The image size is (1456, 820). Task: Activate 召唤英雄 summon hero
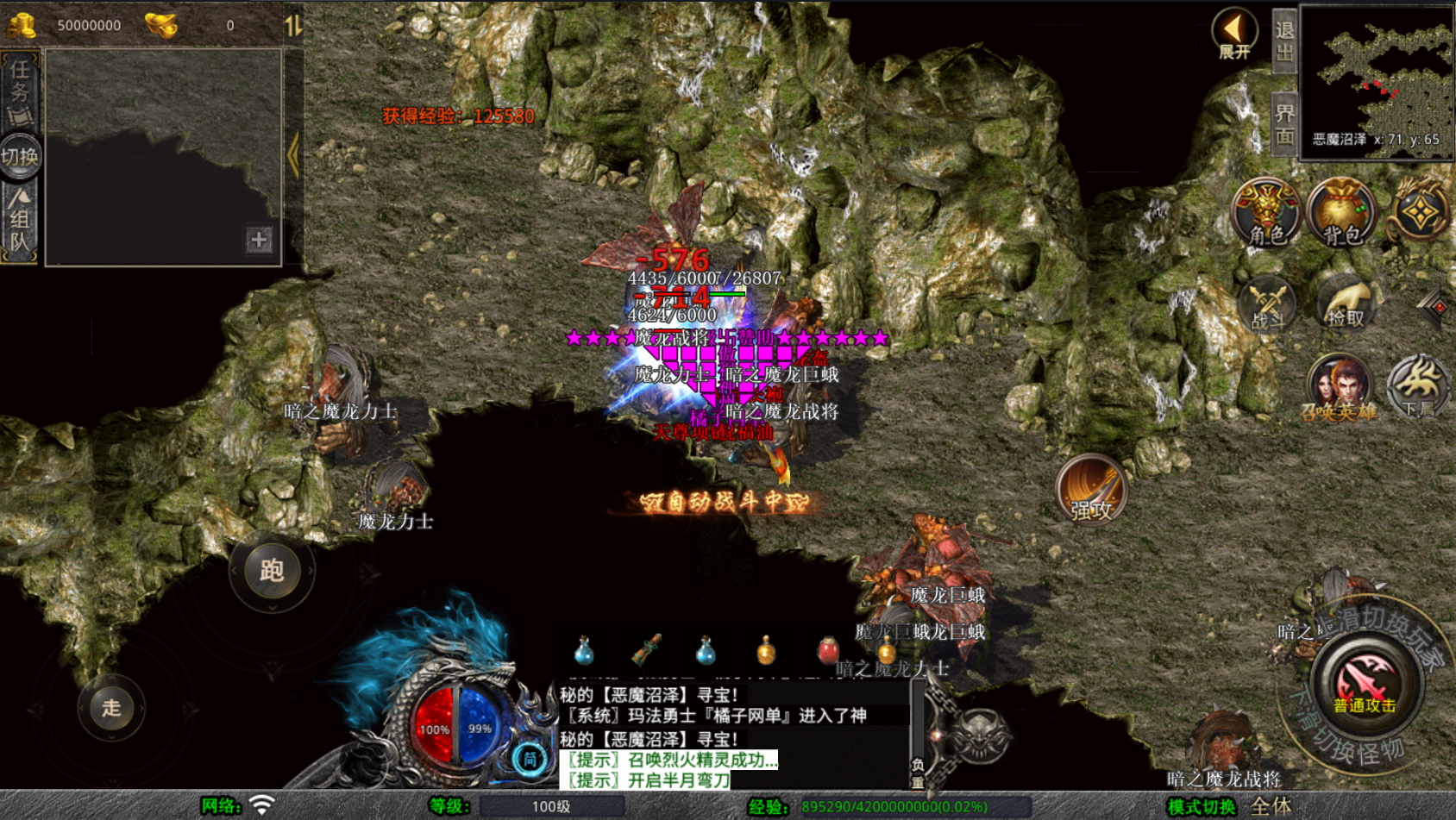(x=1340, y=387)
